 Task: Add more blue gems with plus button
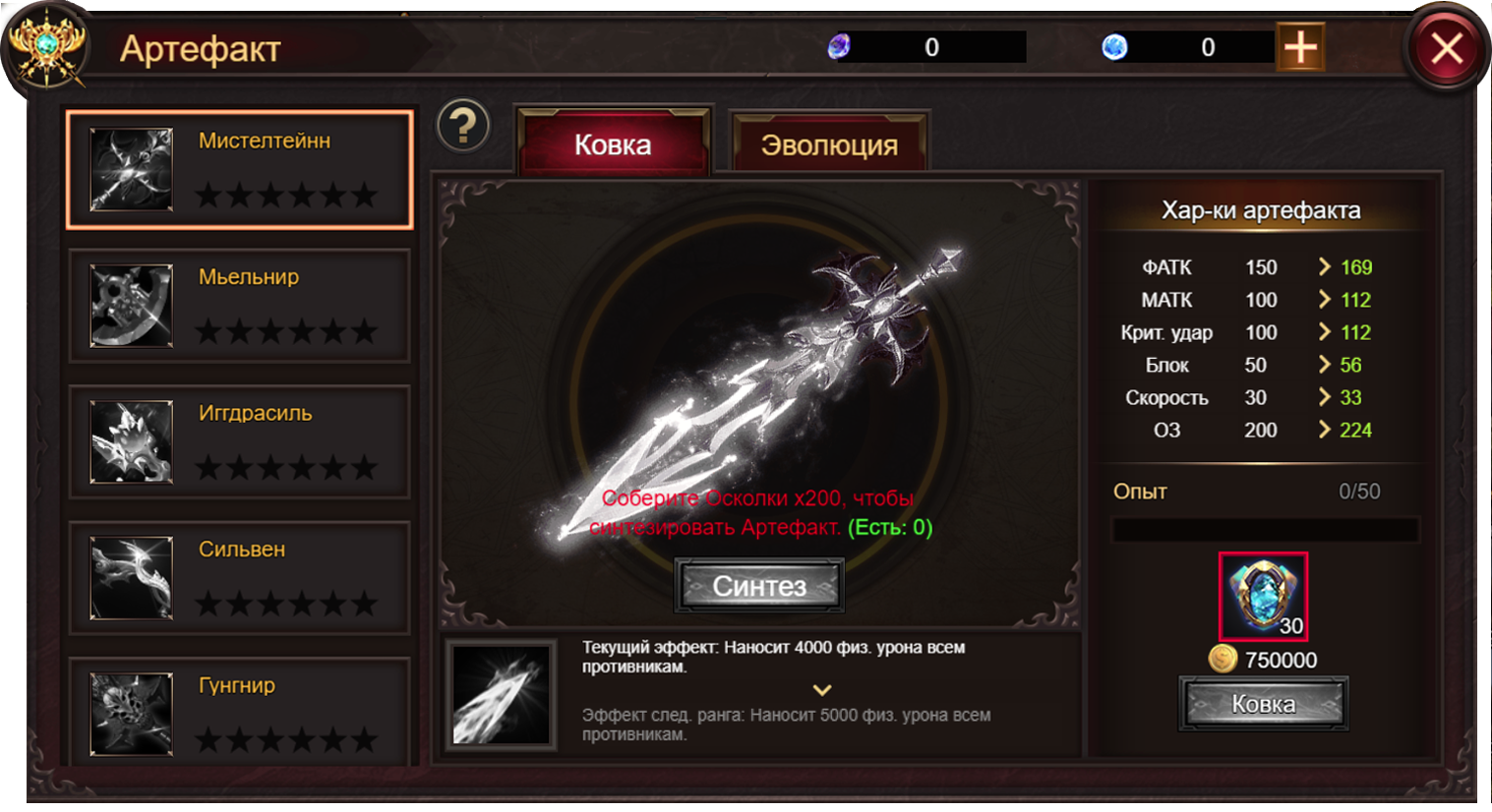(1300, 47)
